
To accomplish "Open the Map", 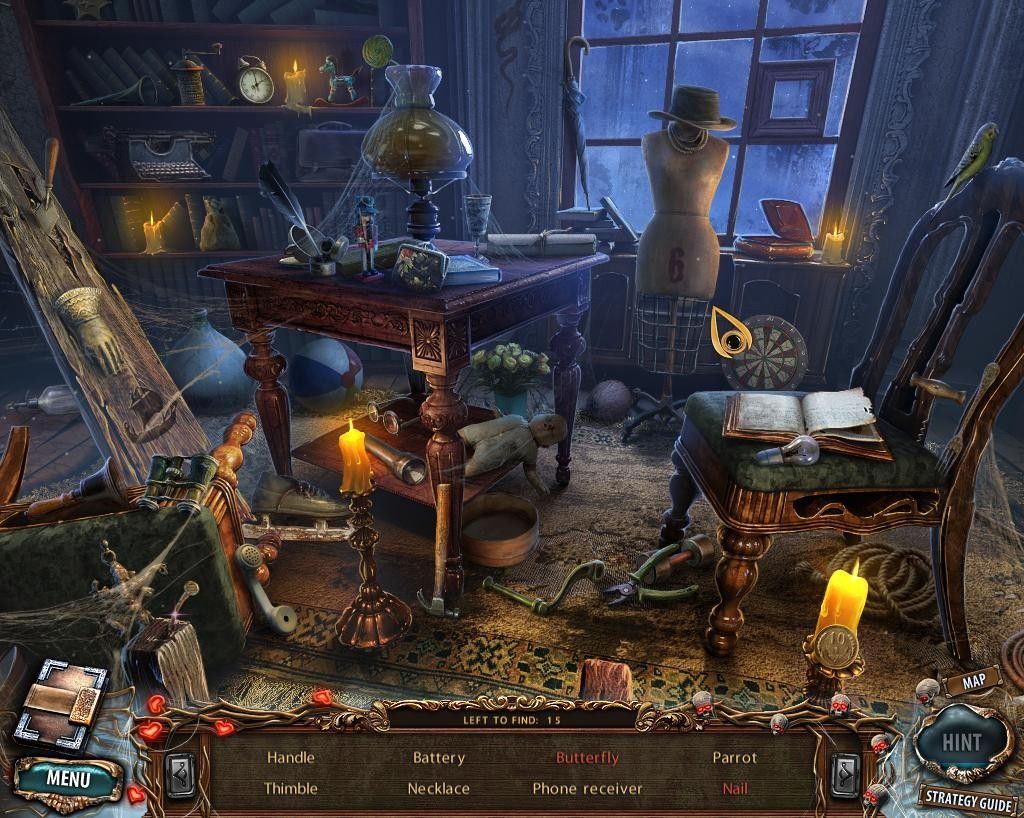I will click(966, 683).
